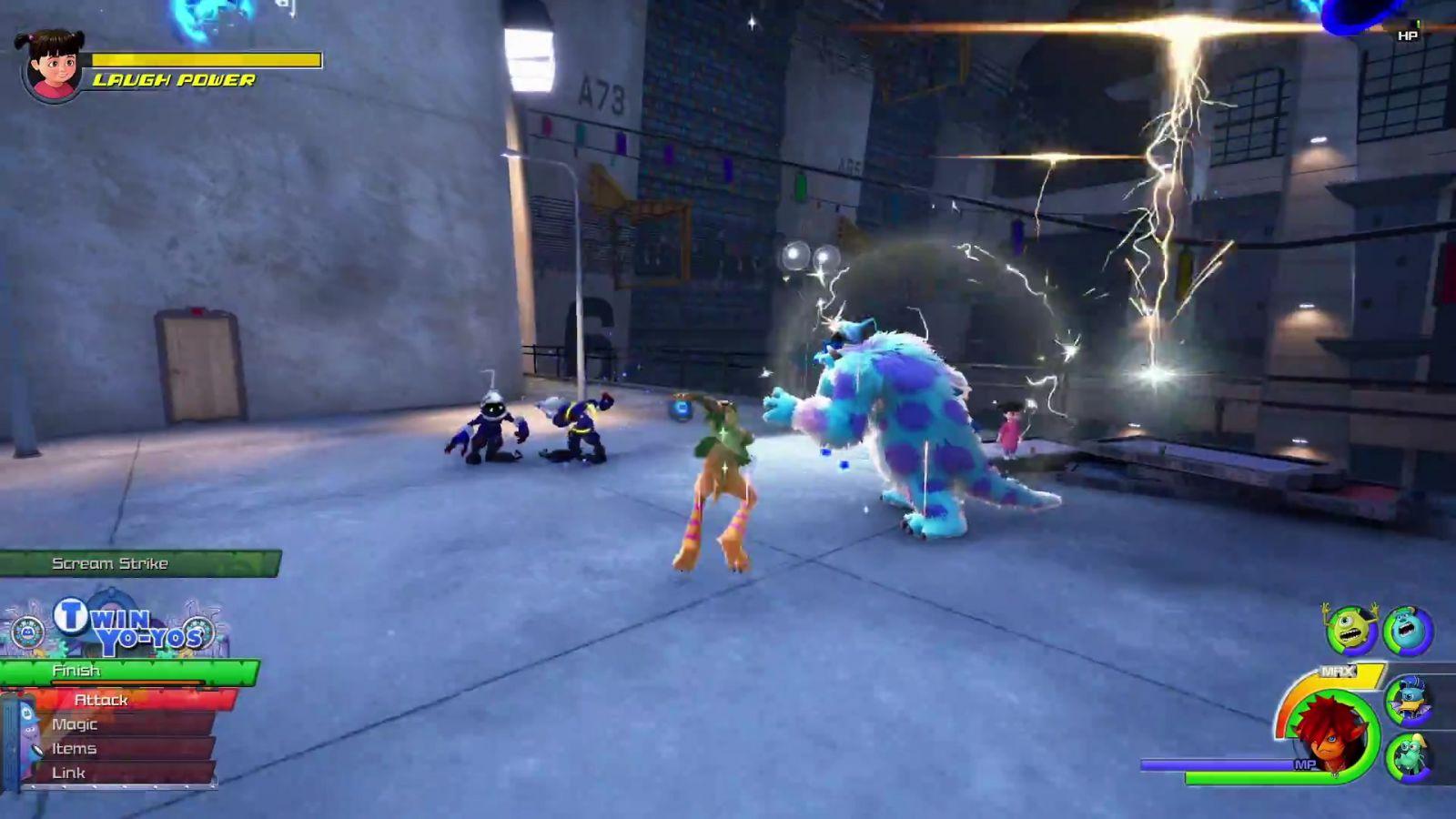Image resolution: width=1456 pixels, height=819 pixels.
Task: Click Sulley's party portrait
Action: pyautogui.click(x=1408, y=631)
